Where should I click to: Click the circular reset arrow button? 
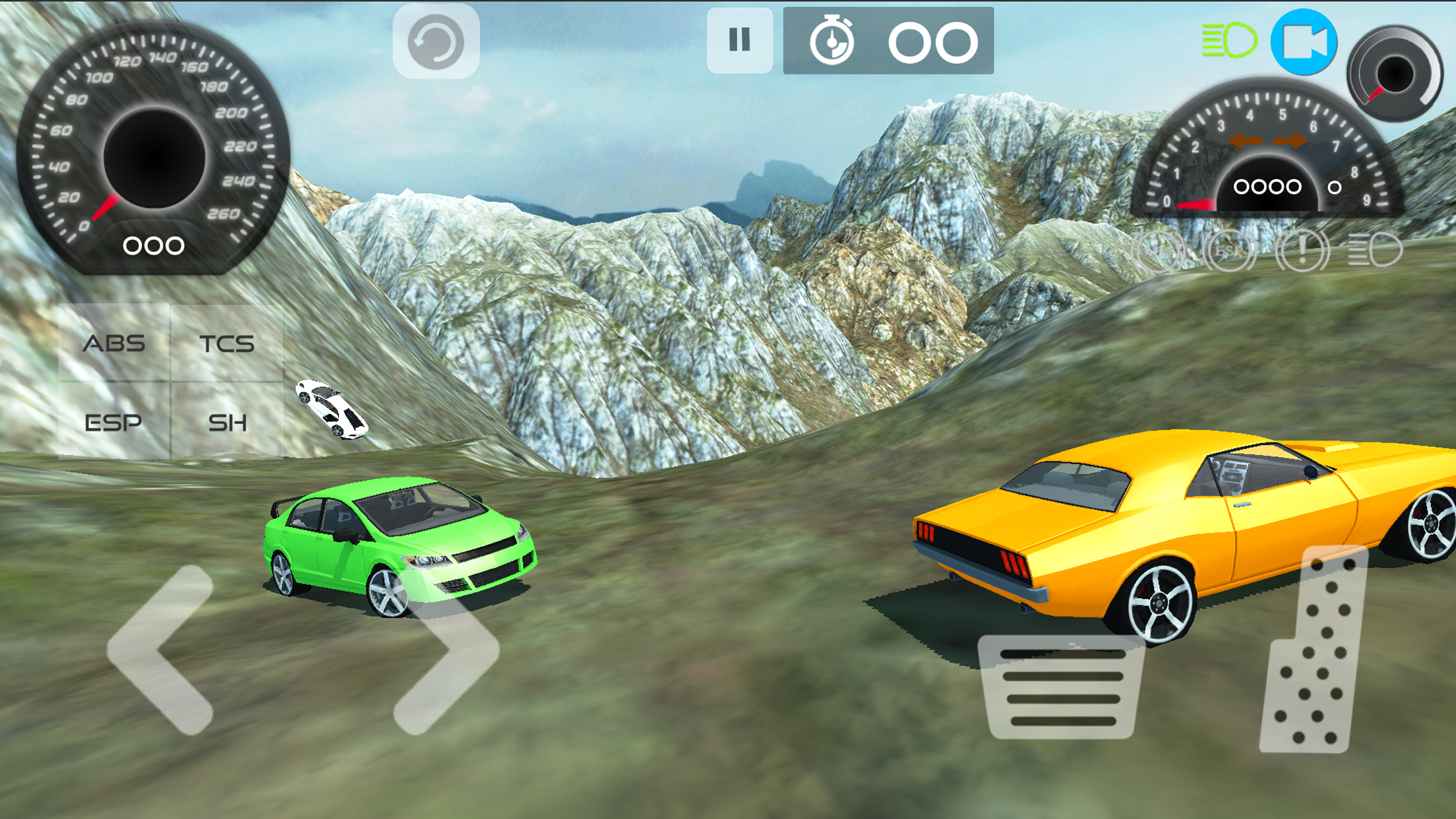coord(436,42)
